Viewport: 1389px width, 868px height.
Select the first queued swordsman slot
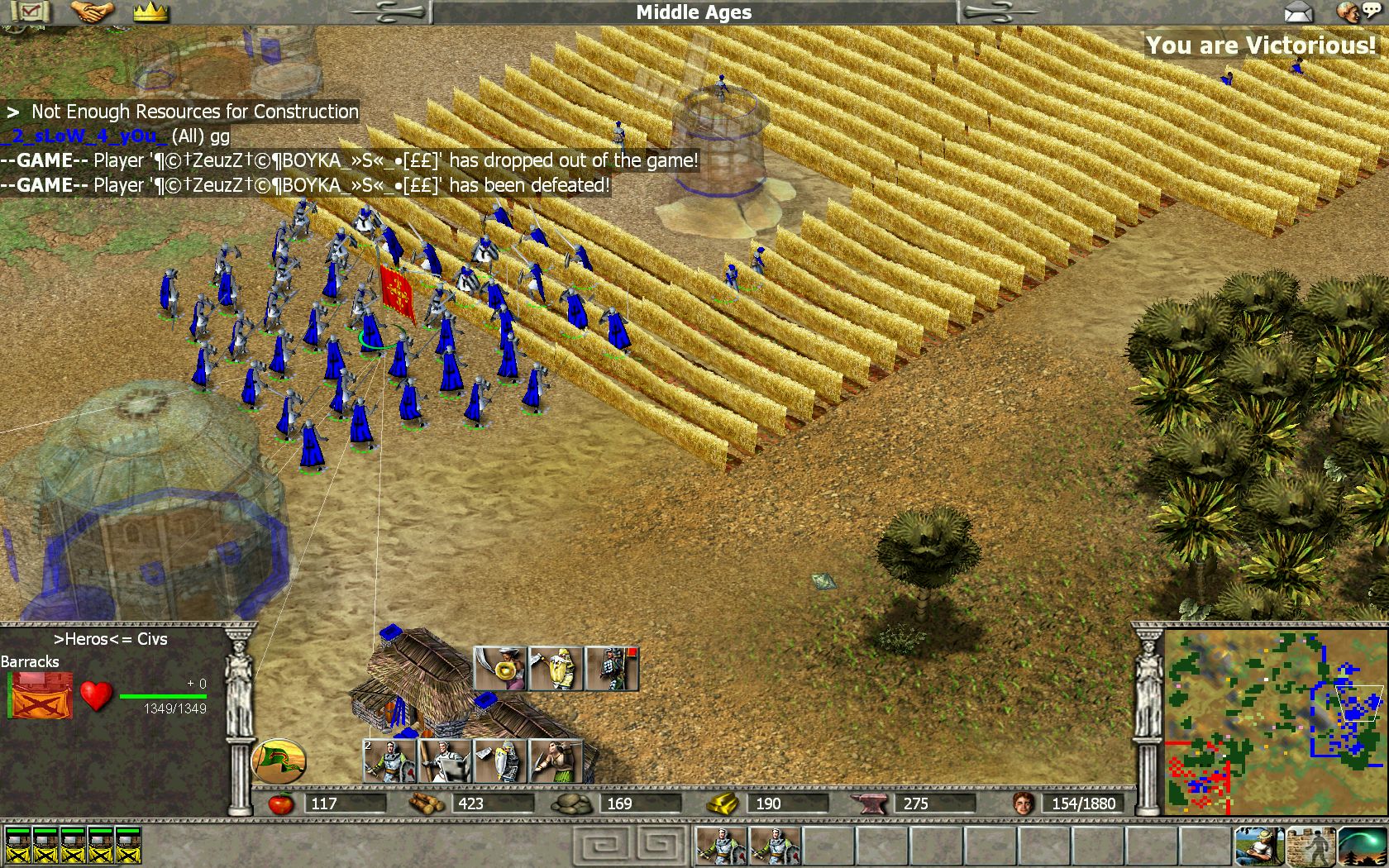722,846
